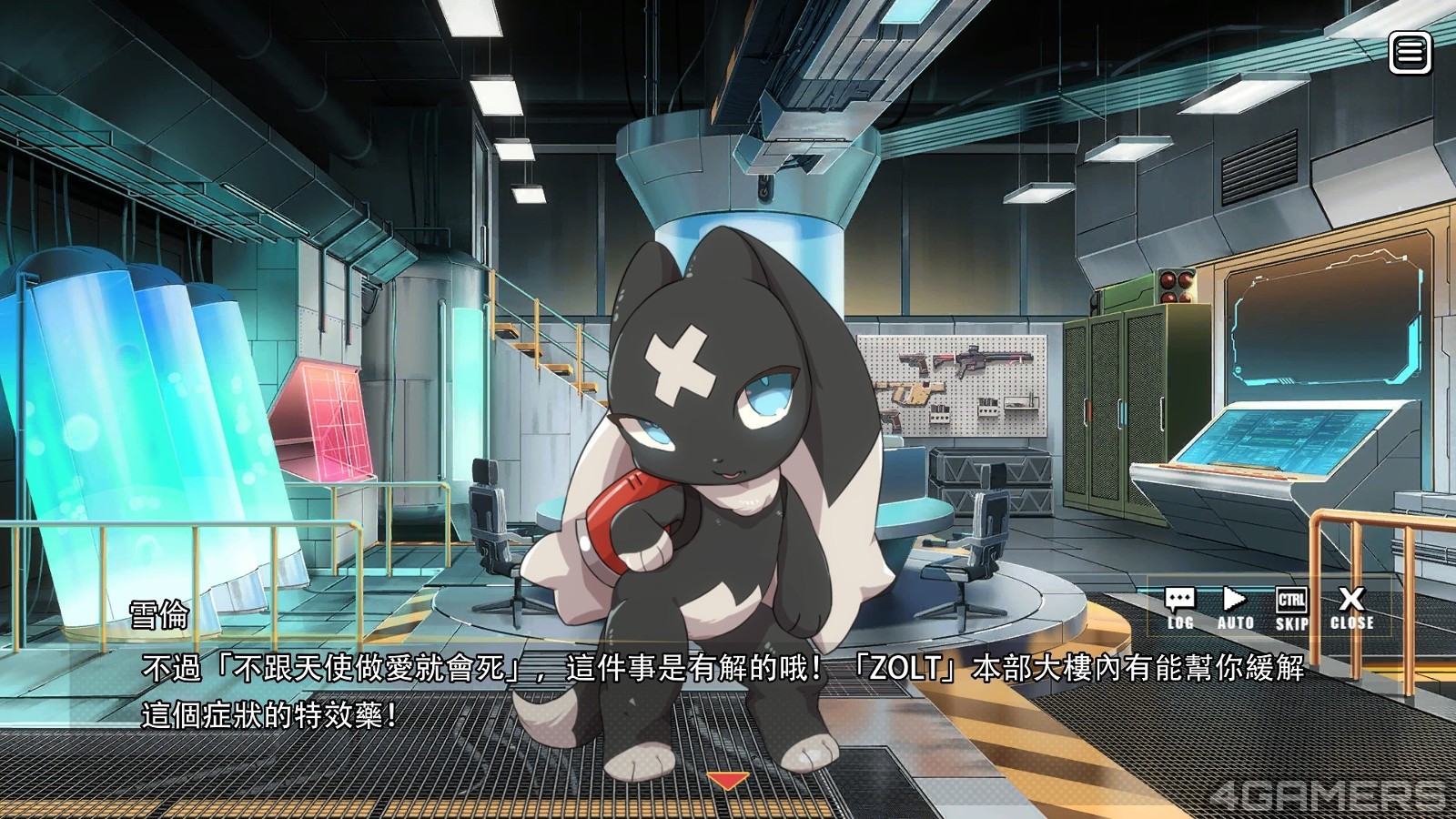Open the hamburger menu button
Screen dimensions: 1456x819
pos(1410,53)
